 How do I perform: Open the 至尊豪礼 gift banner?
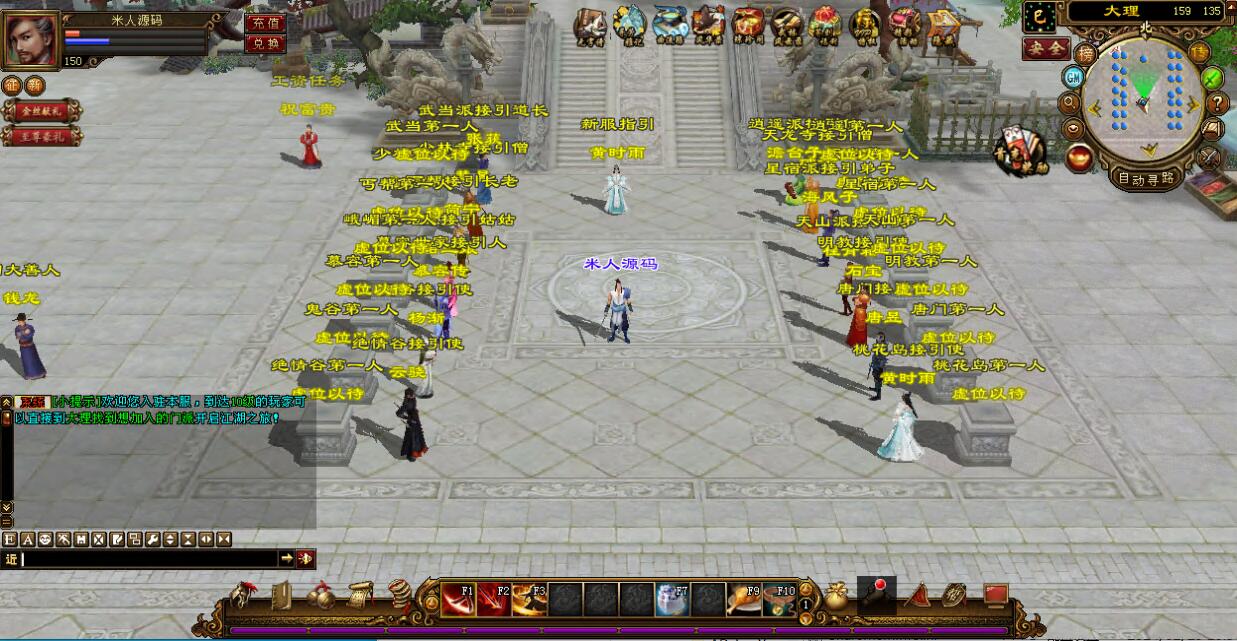click(x=40, y=136)
